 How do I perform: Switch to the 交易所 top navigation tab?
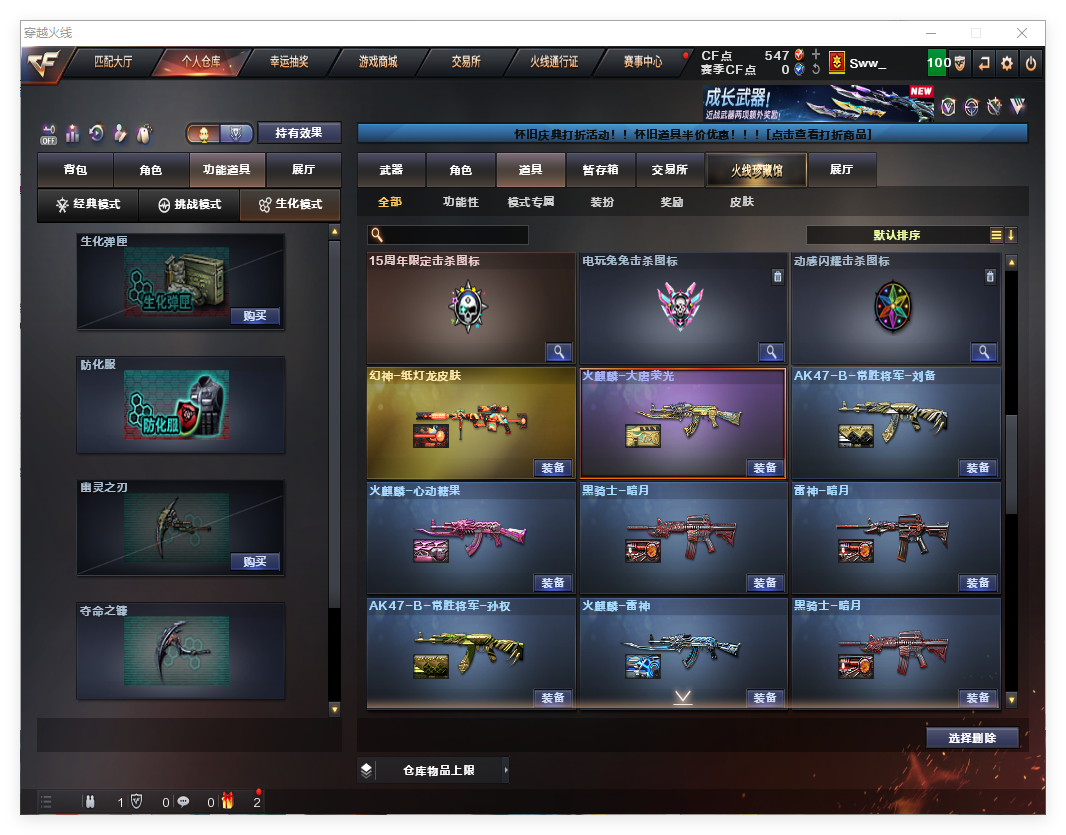[466, 62]
